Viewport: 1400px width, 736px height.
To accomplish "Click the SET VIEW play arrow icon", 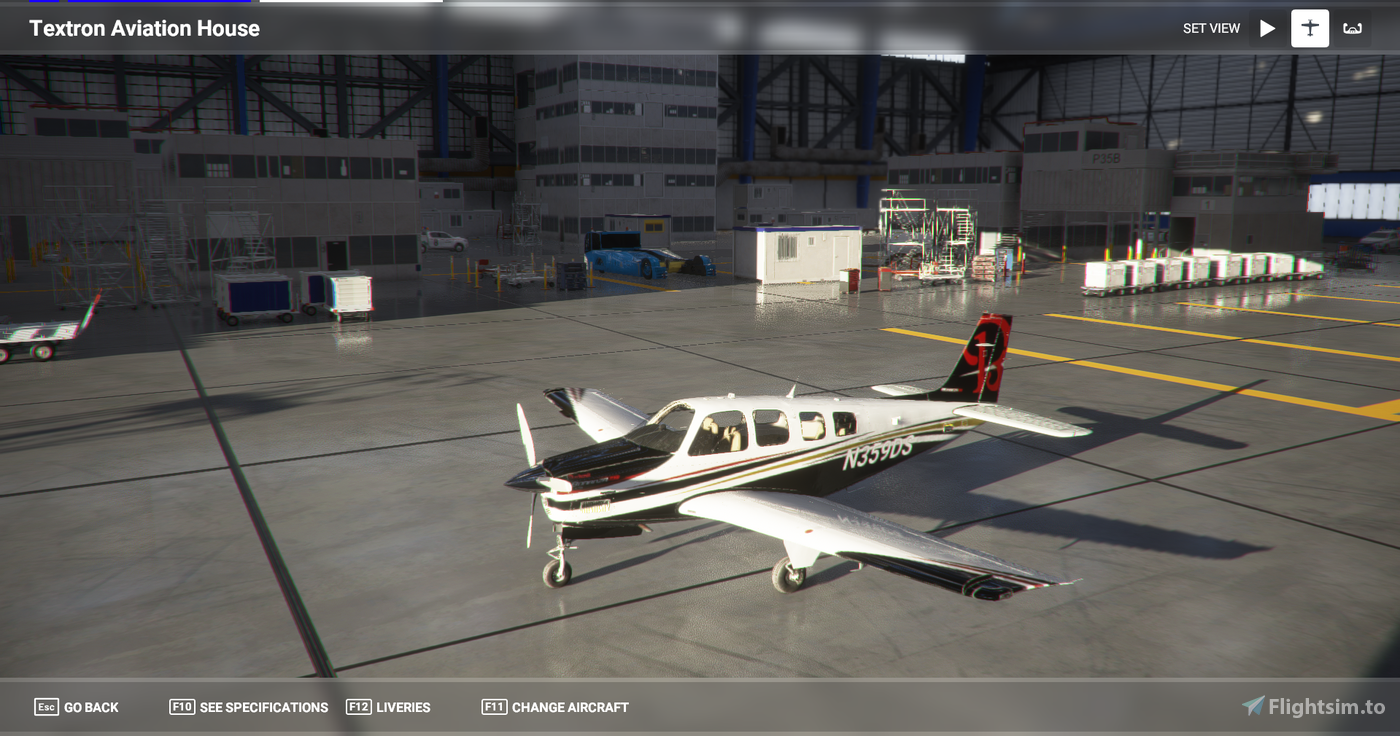I will pyautogui.click(x=1267, y=28).
